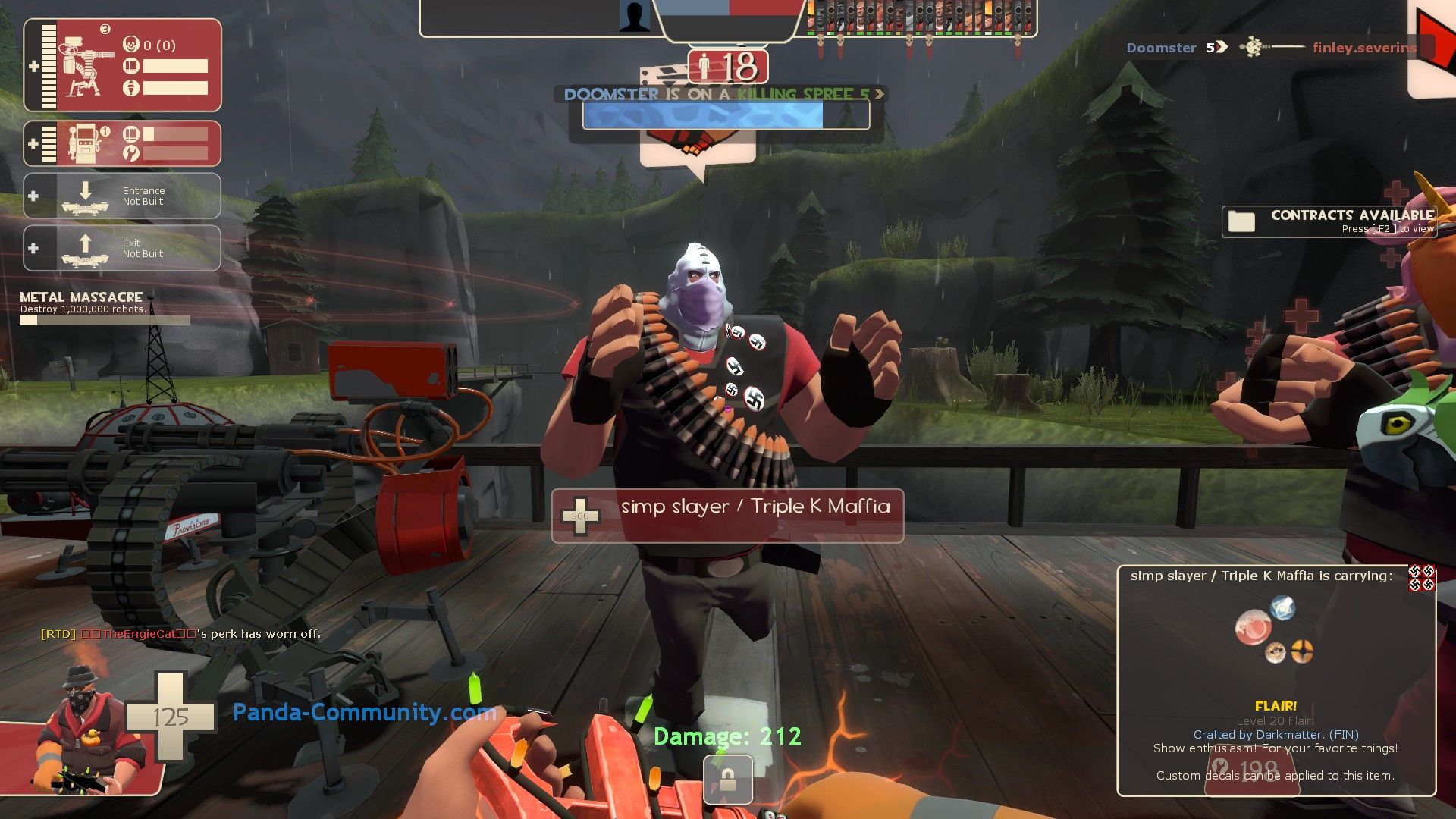Select the Sentry Gun building status panel
This screenshot has width=1456, height=819.
click(122, 66)
